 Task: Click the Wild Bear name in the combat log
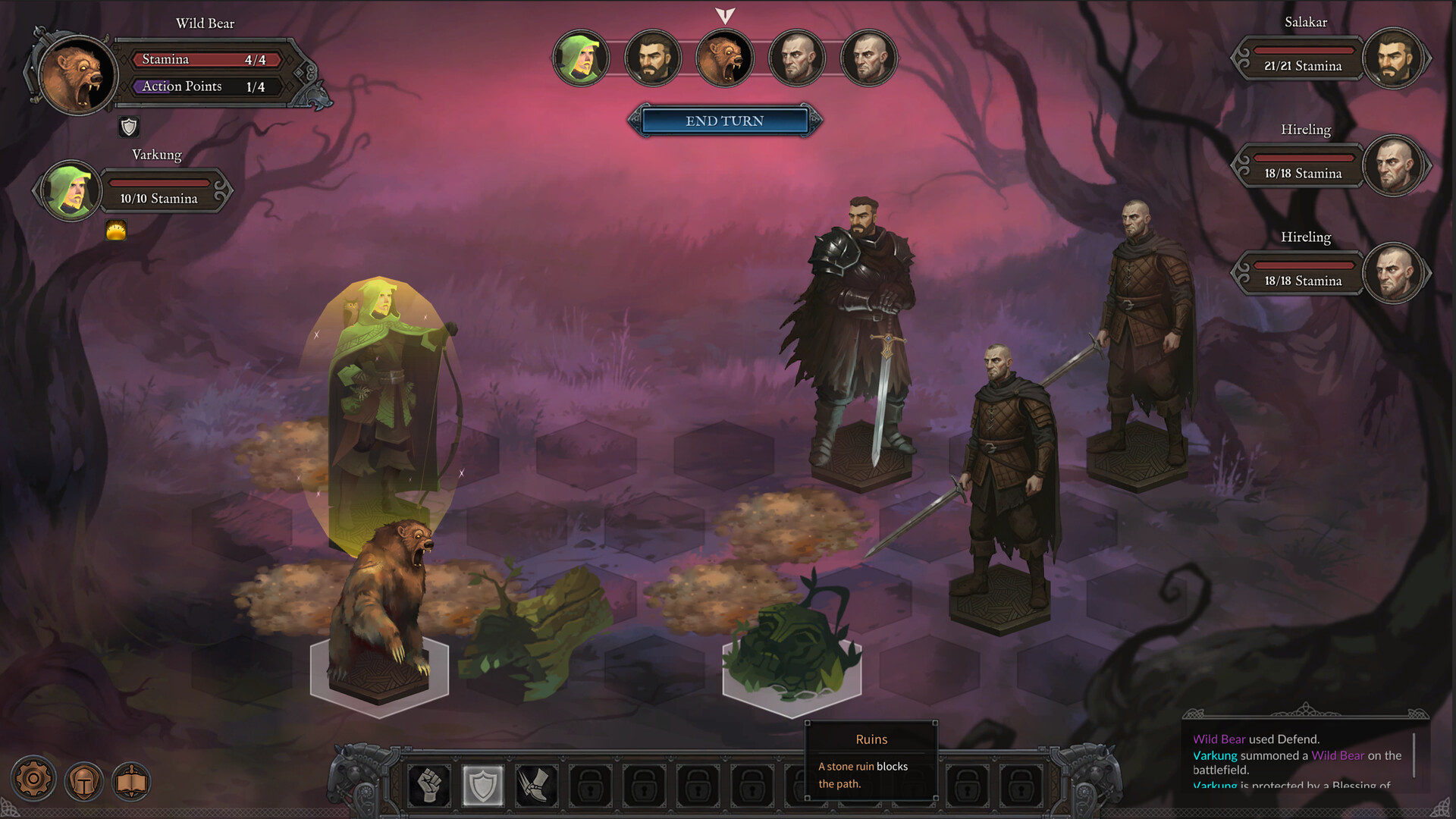(x=1218, y=738)
